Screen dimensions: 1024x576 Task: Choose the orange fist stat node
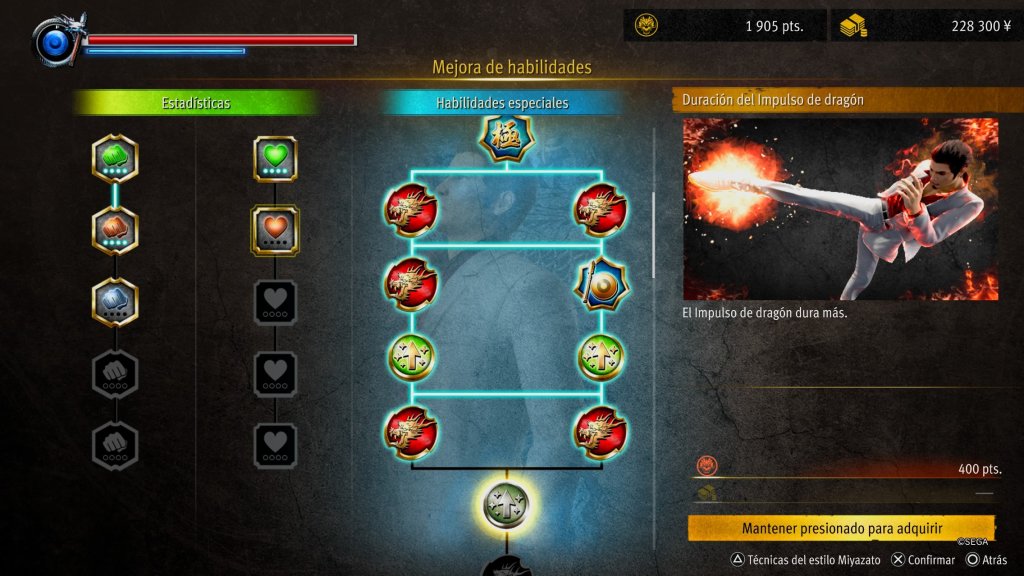(115, 229)
